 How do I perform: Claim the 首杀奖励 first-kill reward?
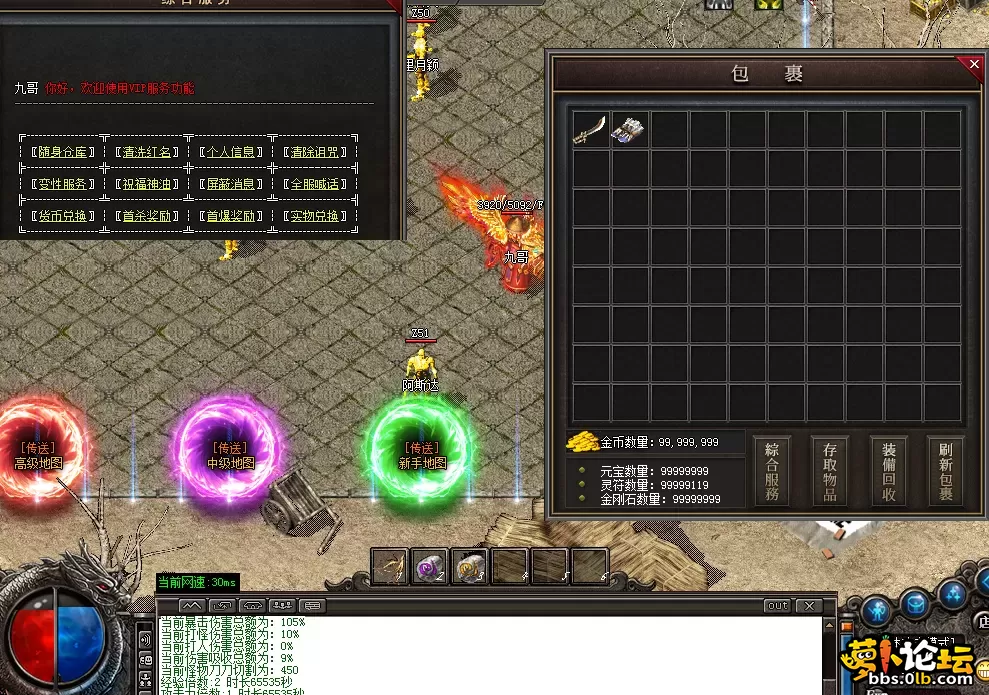(148, 216)
